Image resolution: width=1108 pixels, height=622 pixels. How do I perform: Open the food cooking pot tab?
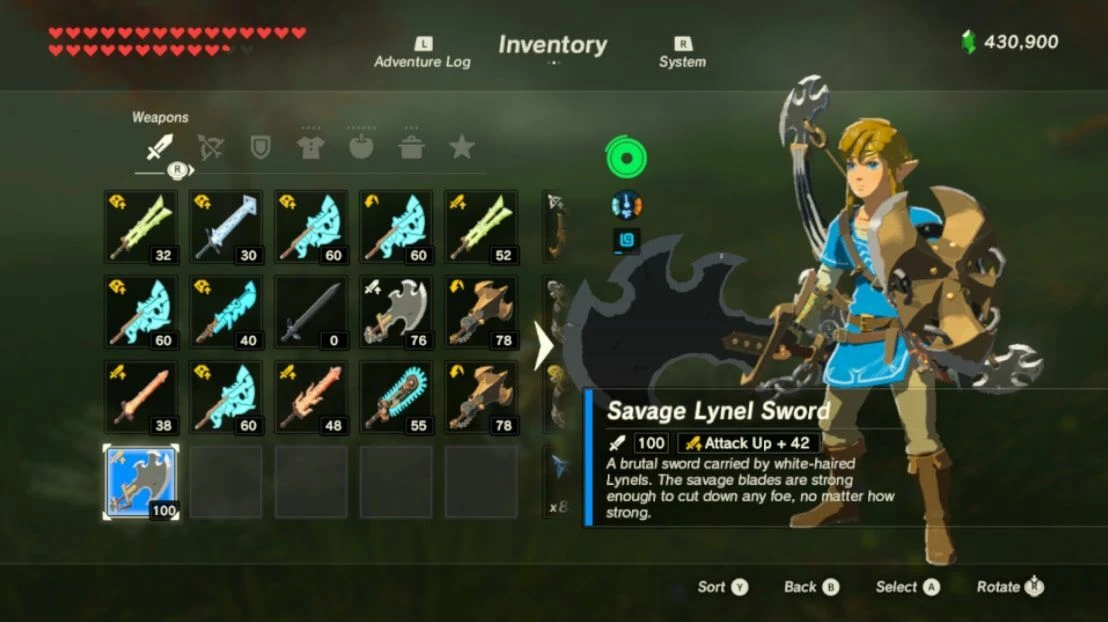coord(410,148)
